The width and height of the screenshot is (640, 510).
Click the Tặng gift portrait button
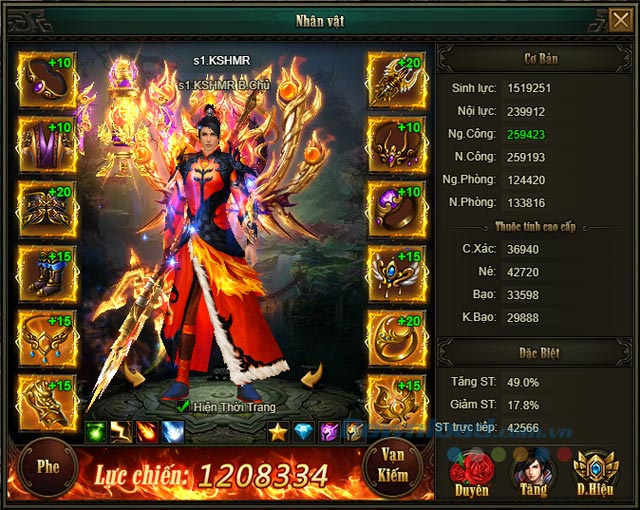point(532,472)
